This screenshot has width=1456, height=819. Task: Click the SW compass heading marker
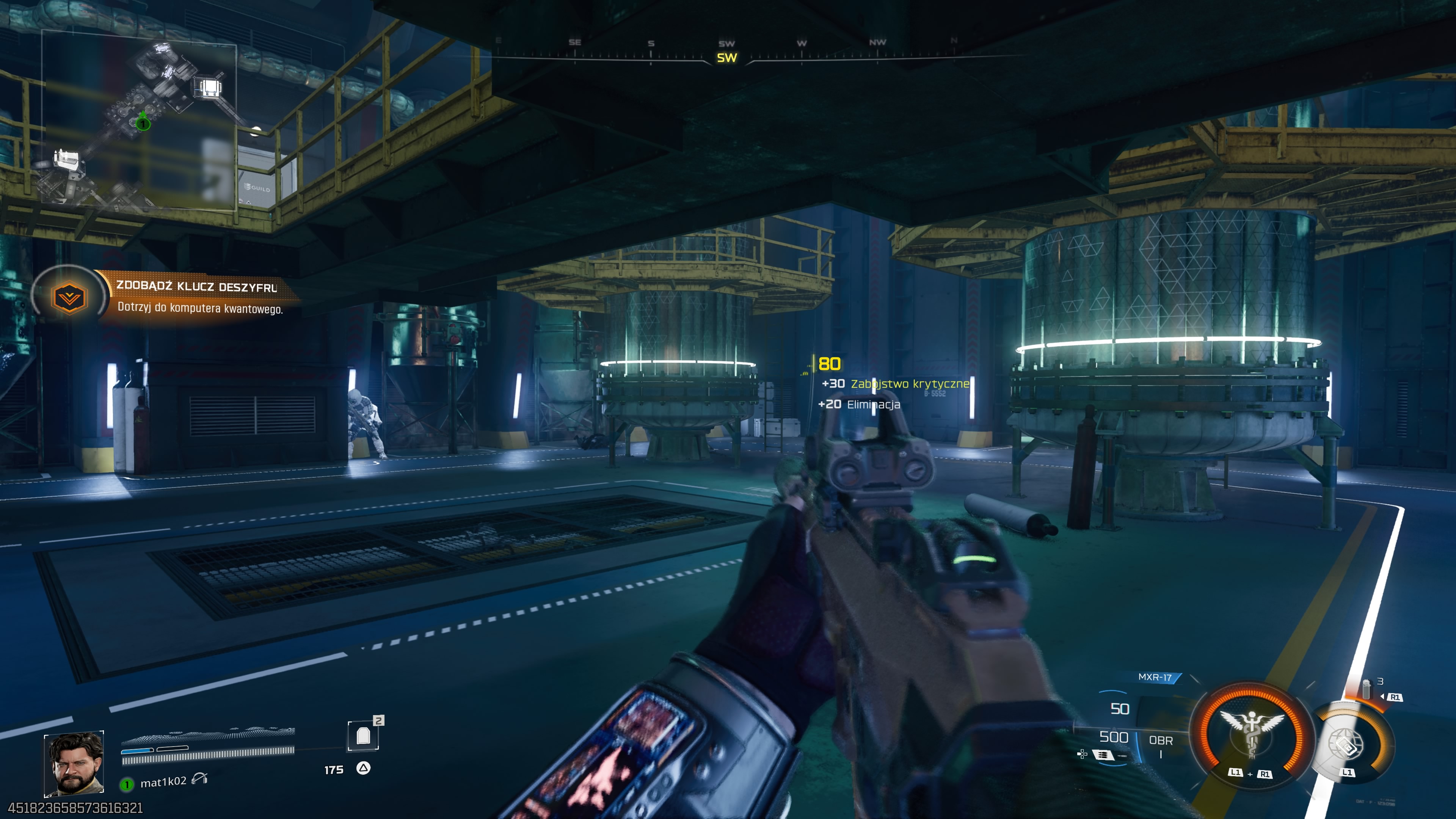(727, 58)
